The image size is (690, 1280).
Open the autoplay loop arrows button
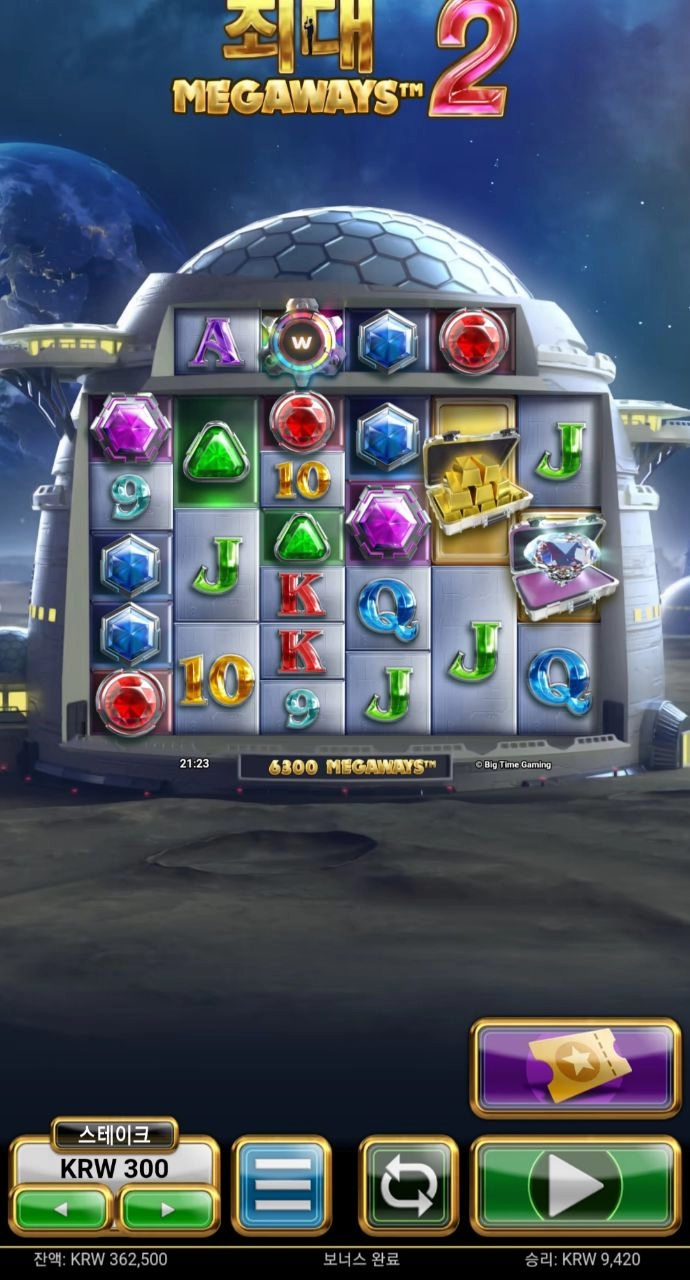408,1186
